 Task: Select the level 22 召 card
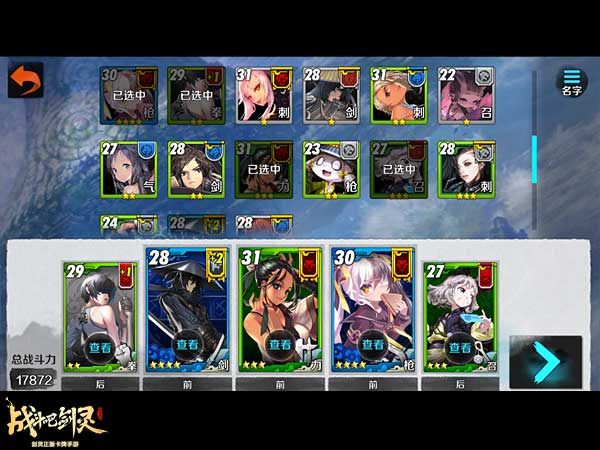click(x=466, y=96)
